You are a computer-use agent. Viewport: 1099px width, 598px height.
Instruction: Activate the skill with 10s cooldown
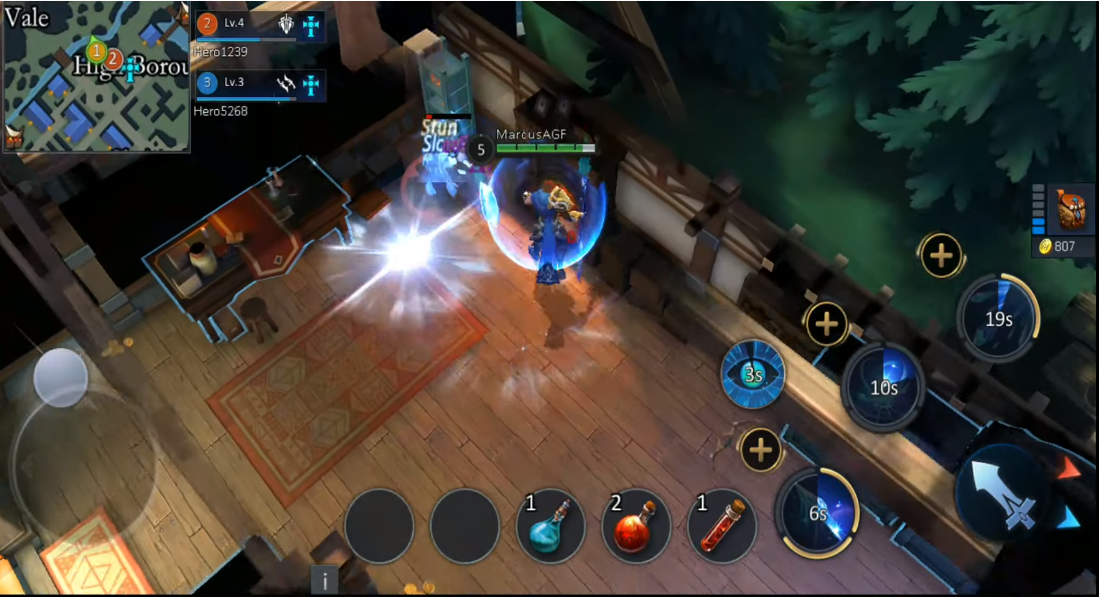point(883,387)
